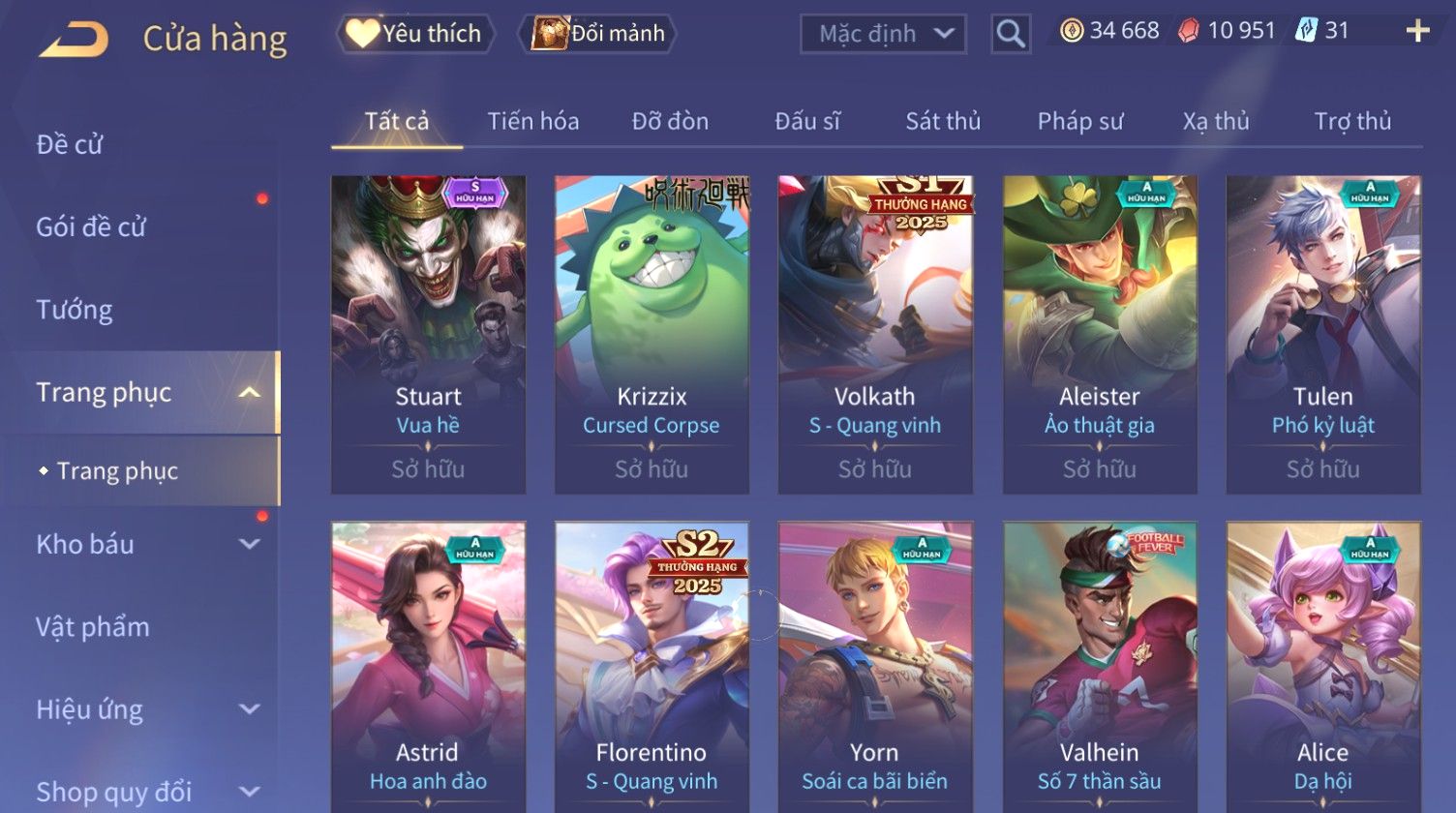Add currency with the plus button
Screen dimensions: 1456x813
tap(1417, 32)
